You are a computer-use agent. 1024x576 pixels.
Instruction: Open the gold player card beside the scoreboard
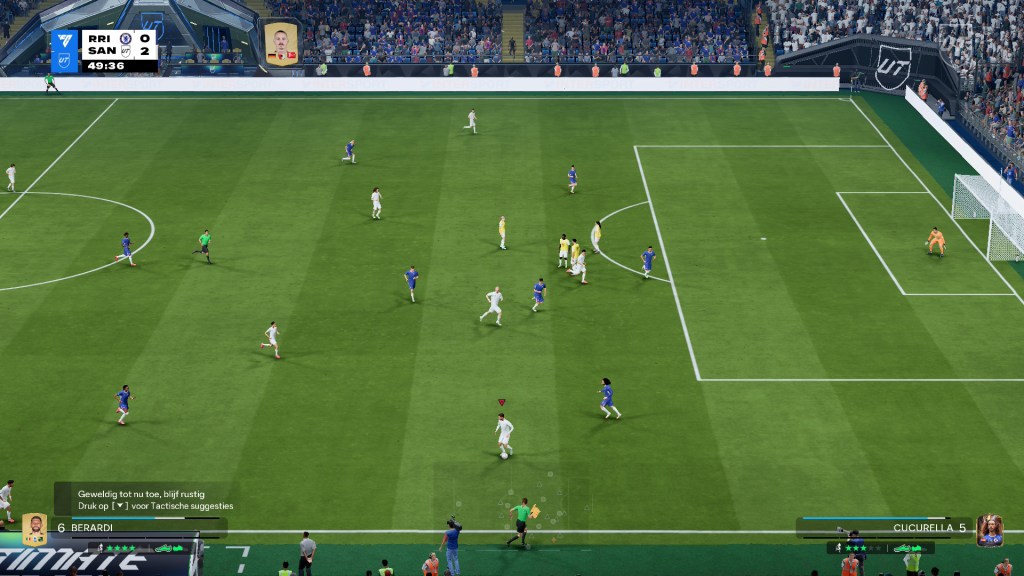coord(281,44)
